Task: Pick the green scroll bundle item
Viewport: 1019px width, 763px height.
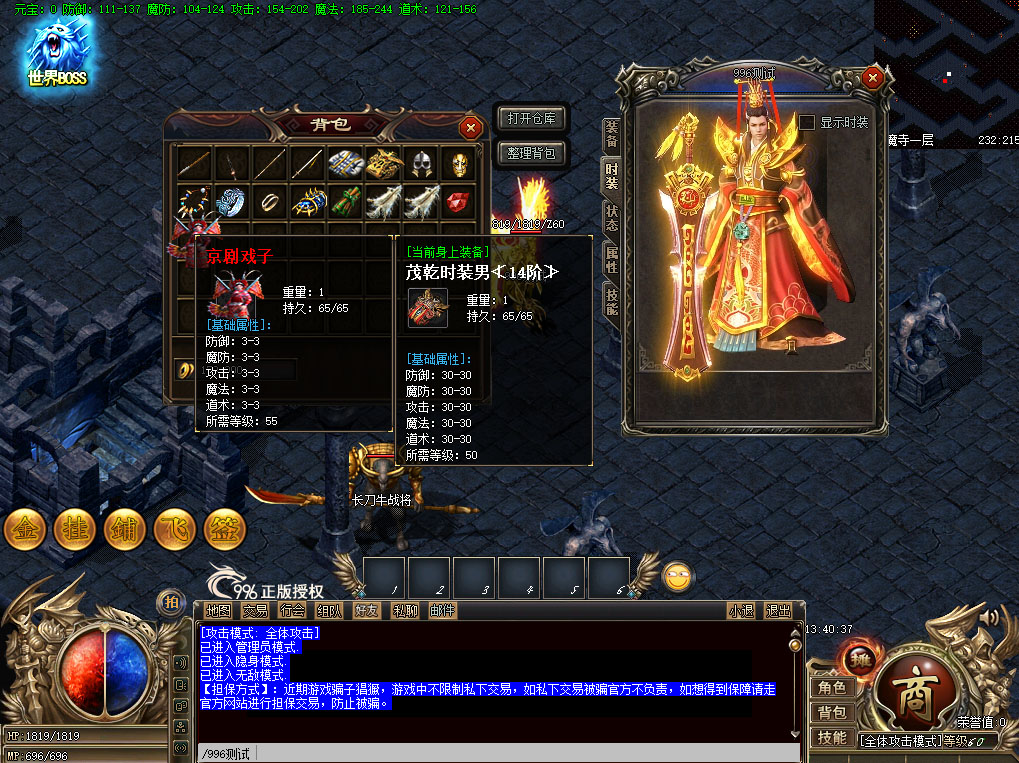Action: tap(345, 201)
